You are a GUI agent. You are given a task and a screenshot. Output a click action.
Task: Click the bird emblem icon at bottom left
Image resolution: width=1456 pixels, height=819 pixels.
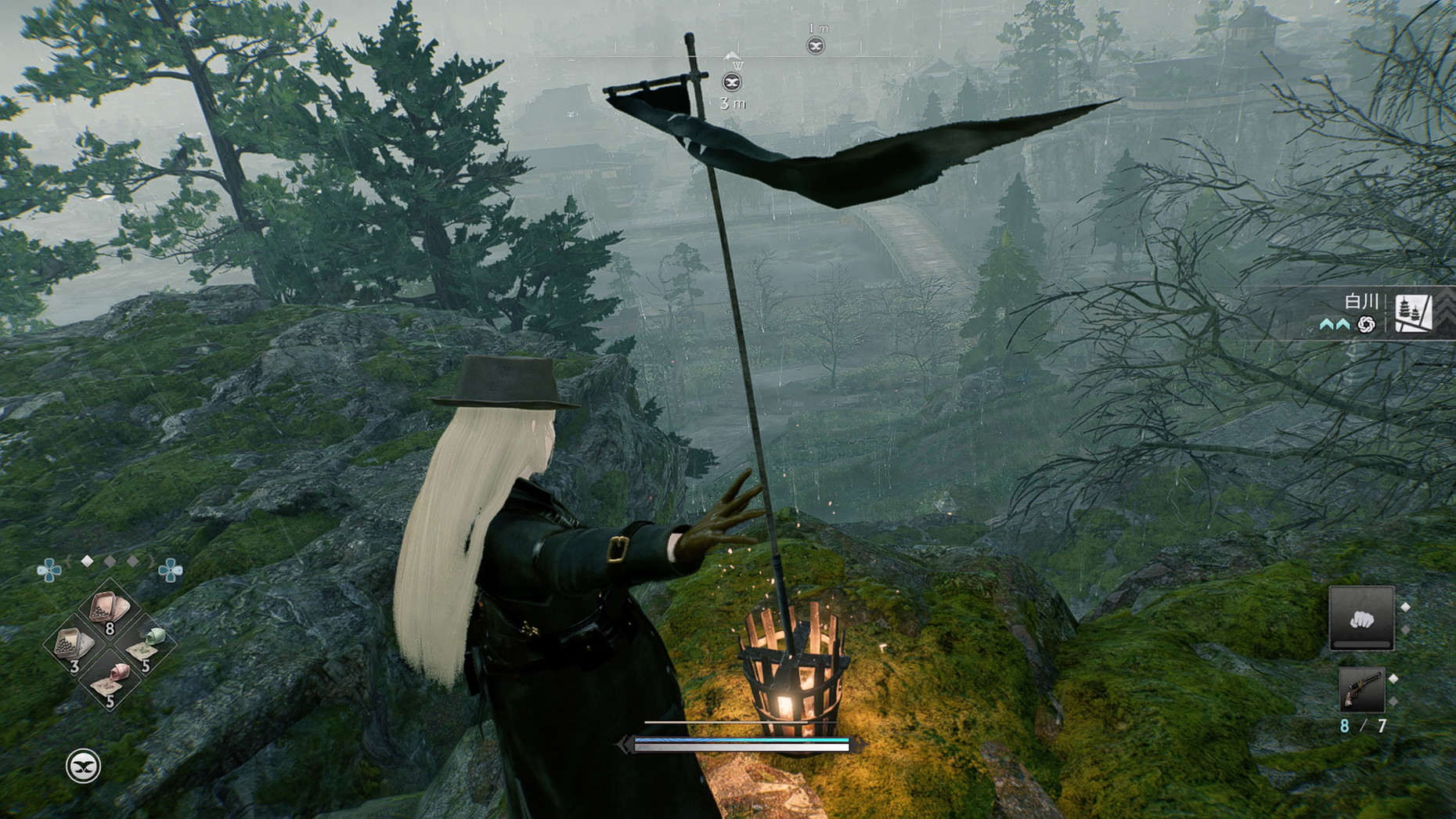pos(83,766)
